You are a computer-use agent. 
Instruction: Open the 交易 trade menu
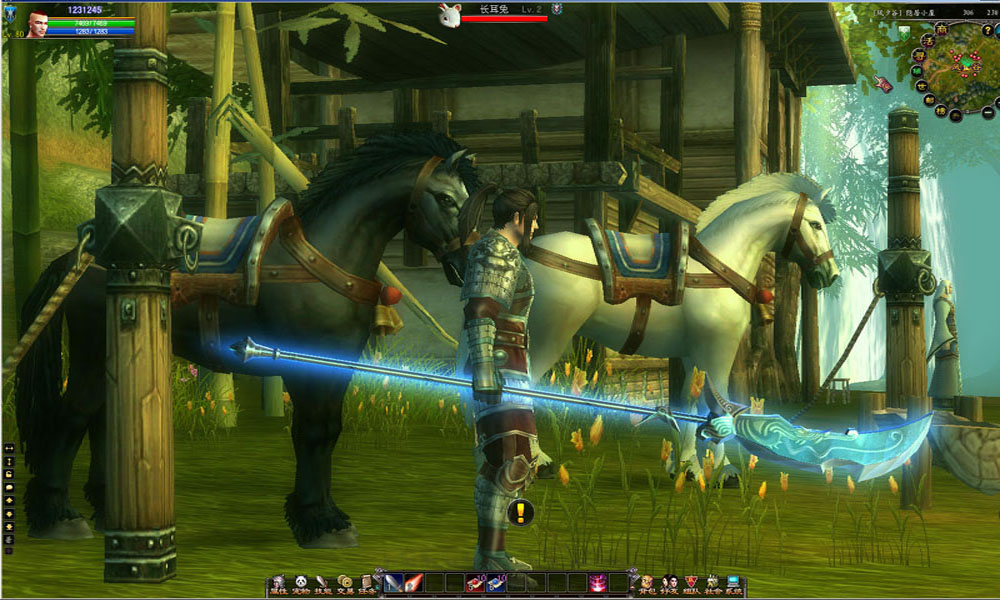345,583
